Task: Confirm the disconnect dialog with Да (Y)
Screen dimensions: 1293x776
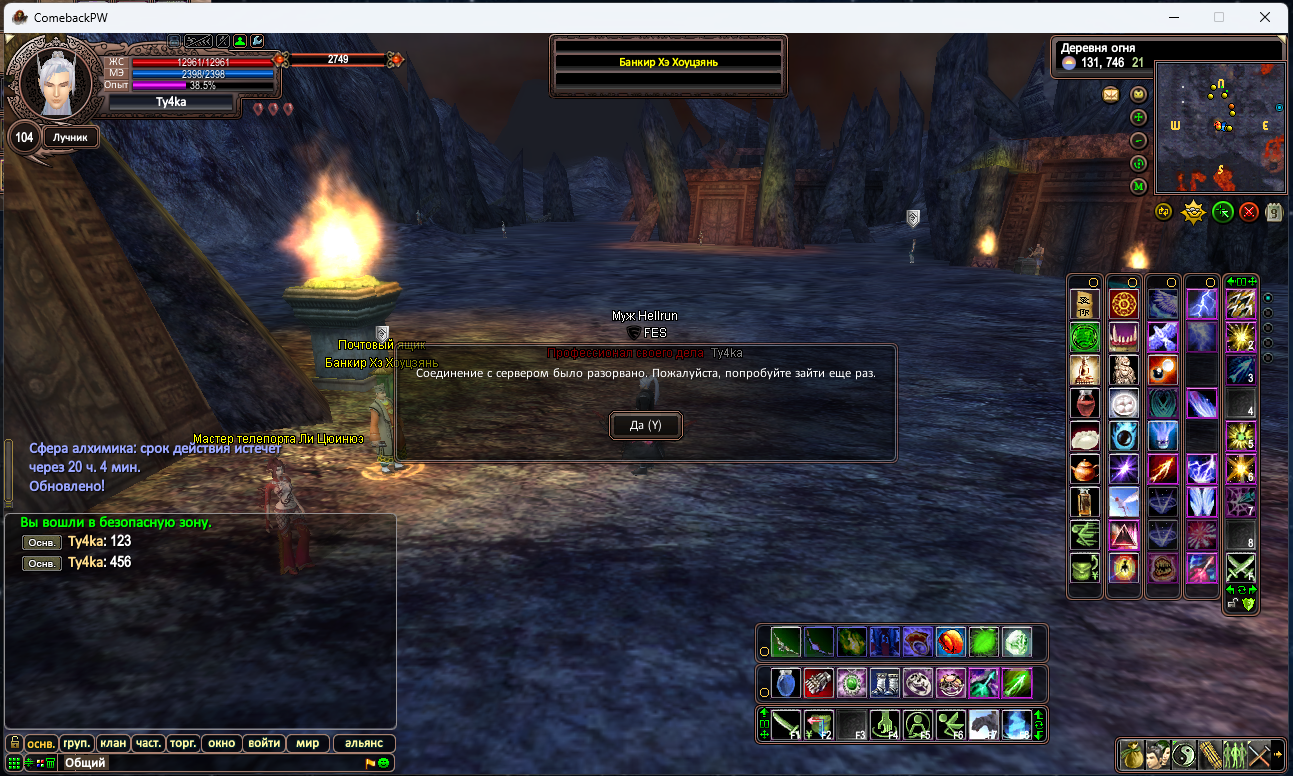Action: (645, 425)
